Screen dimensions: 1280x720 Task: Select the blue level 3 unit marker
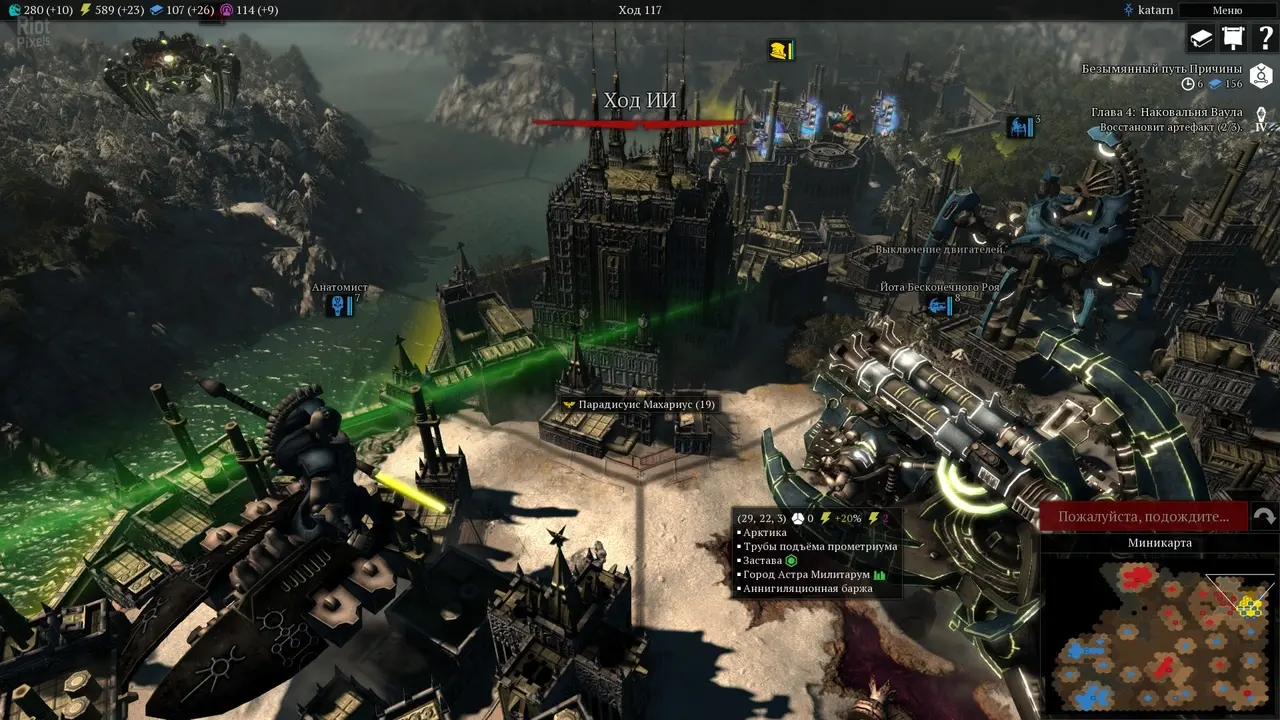tap(1020, 127)
